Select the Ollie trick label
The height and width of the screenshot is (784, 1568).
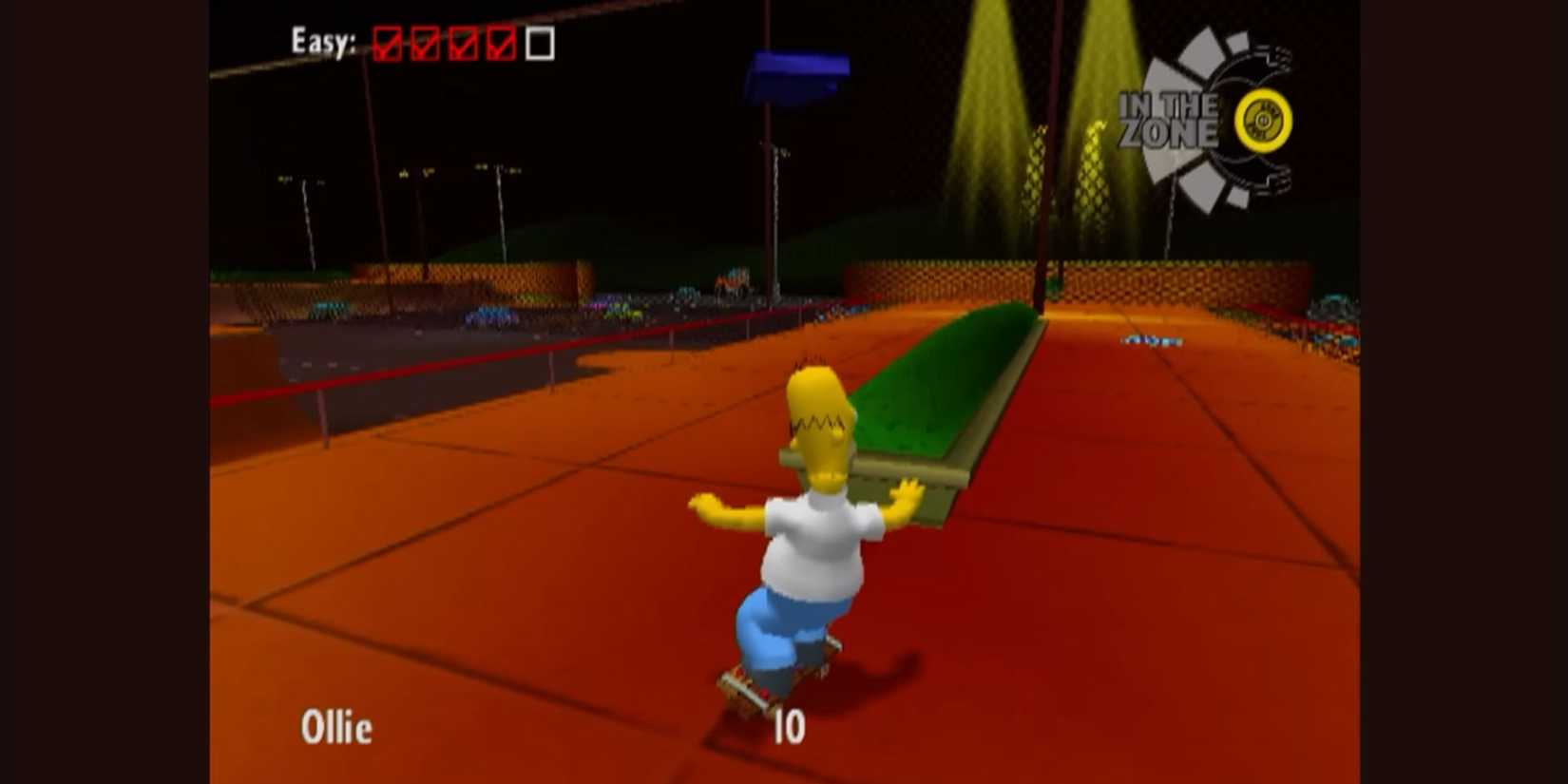pos(339,728)
